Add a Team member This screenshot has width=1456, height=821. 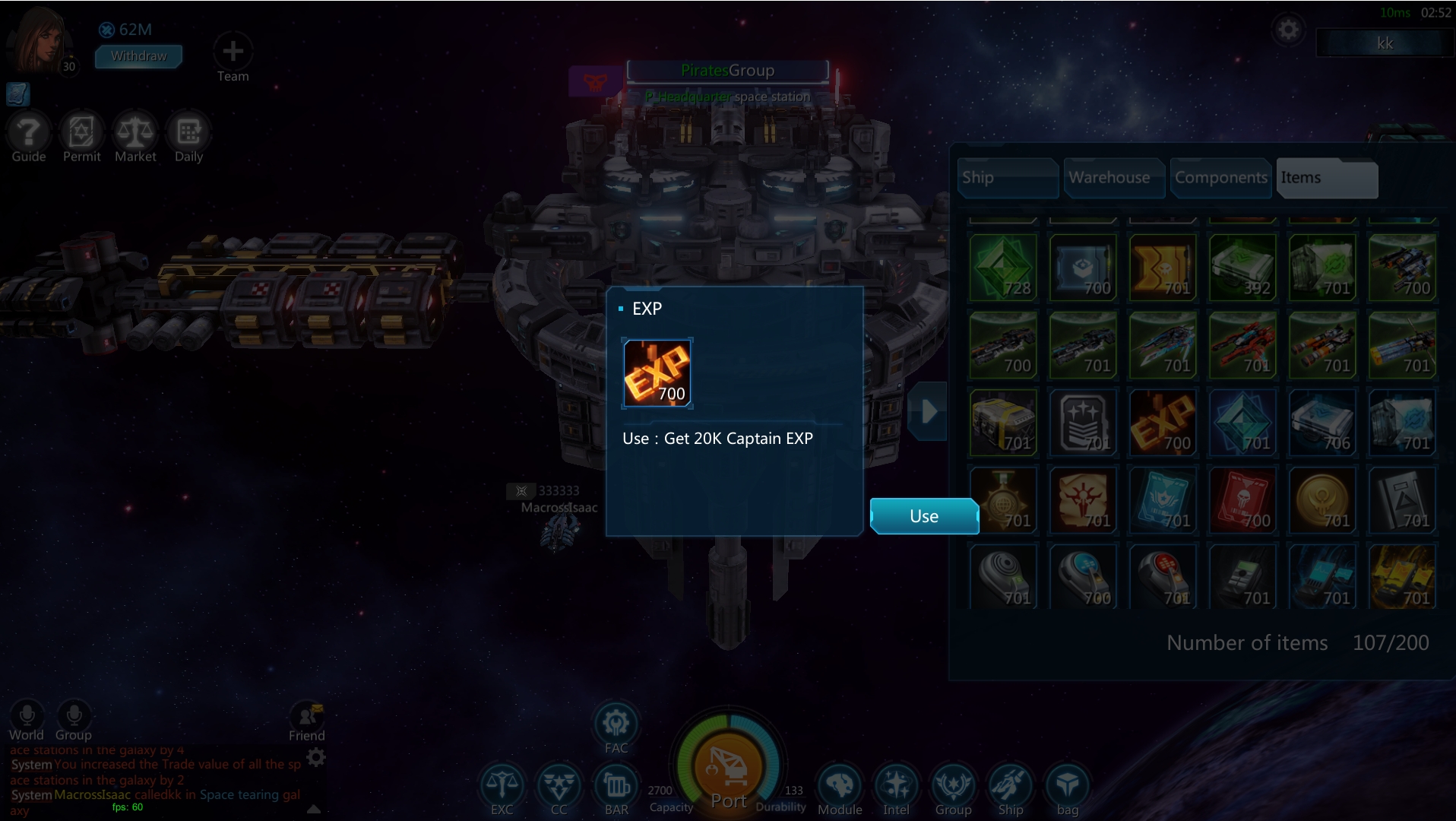[233, 52]
